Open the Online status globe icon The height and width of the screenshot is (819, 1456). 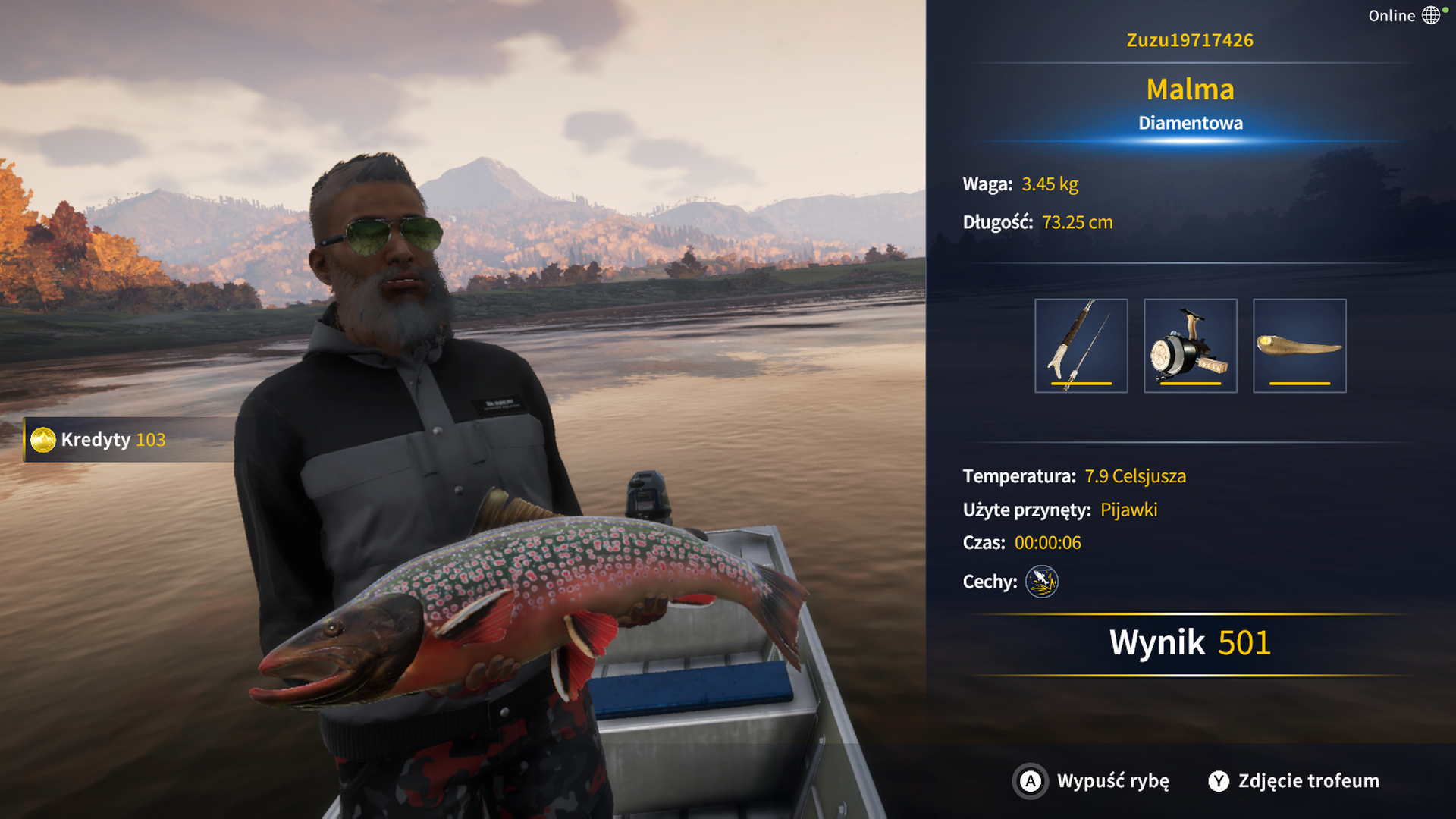[x=1430, y=15]
